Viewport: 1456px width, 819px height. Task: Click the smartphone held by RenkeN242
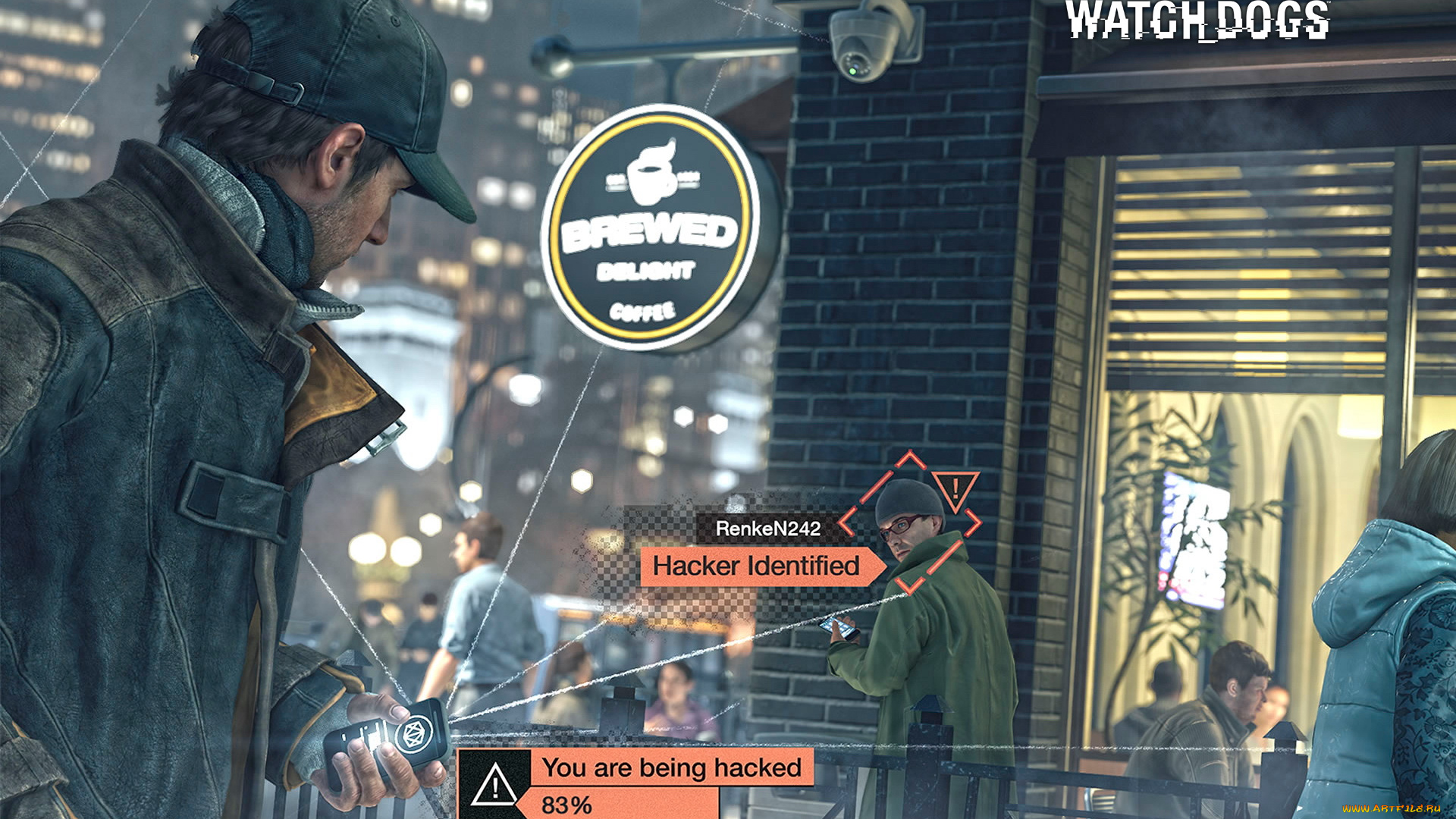[x=837, y=629]
